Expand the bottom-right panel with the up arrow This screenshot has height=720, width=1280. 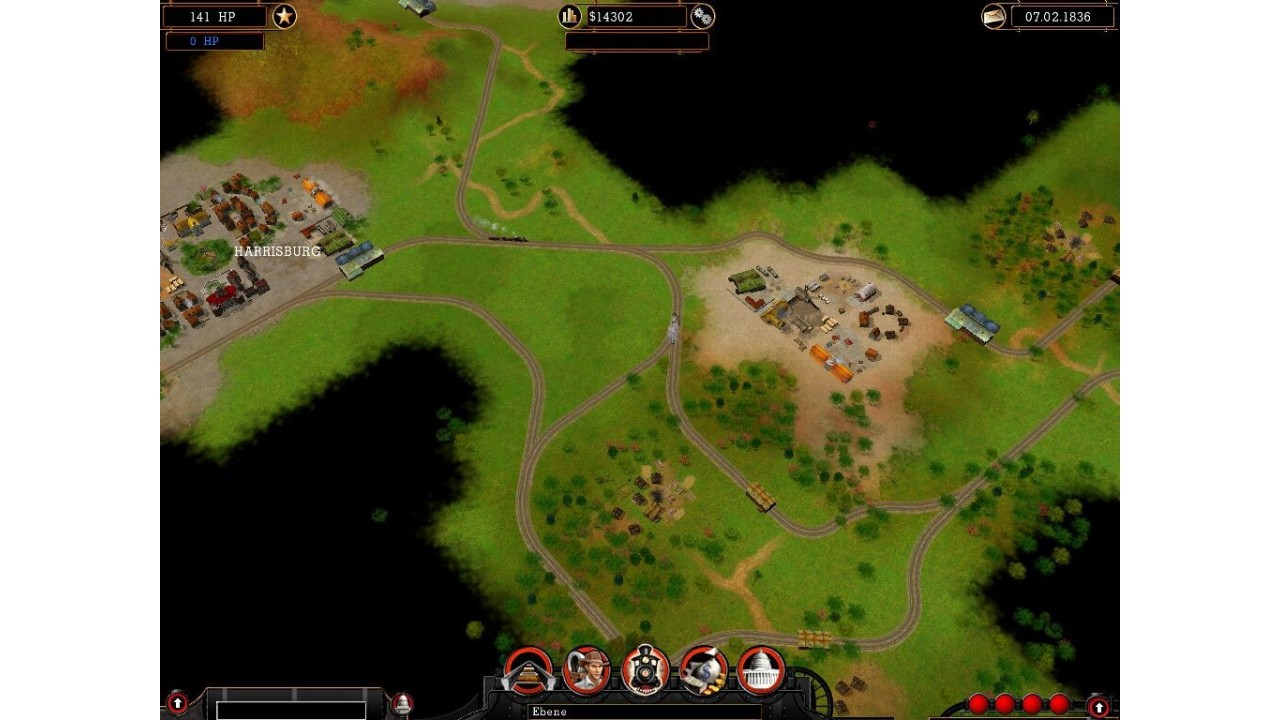pyautogui.click(x=1099, y=707)
